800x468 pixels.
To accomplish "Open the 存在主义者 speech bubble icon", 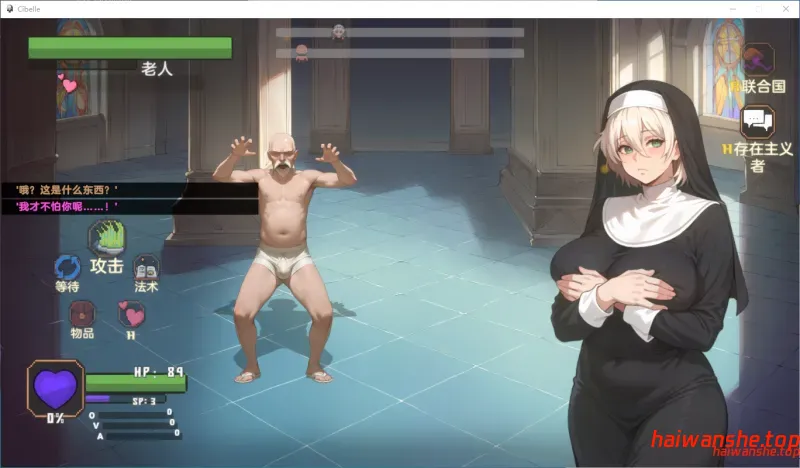I will tap(757, 122).
